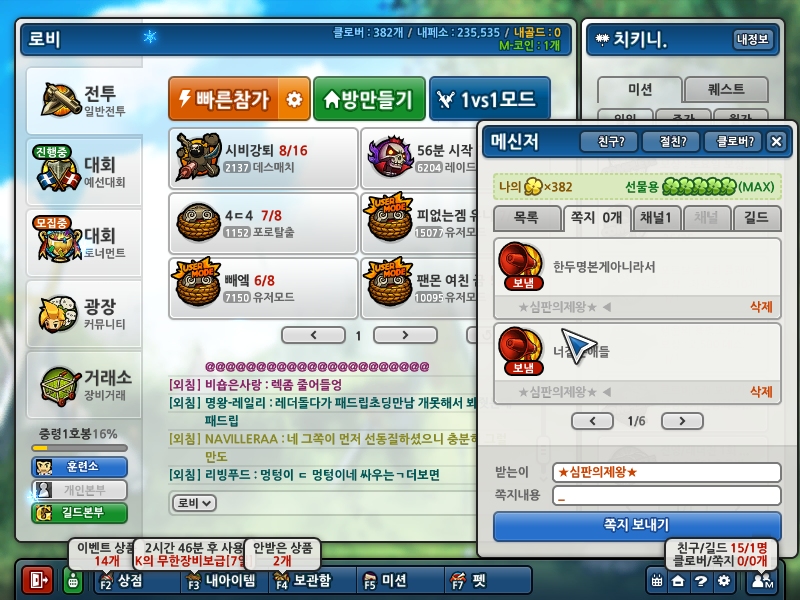This screenshot has width=800, height=600.
Task: Select the 1vs1모드 button
Action: pos(489,99)
